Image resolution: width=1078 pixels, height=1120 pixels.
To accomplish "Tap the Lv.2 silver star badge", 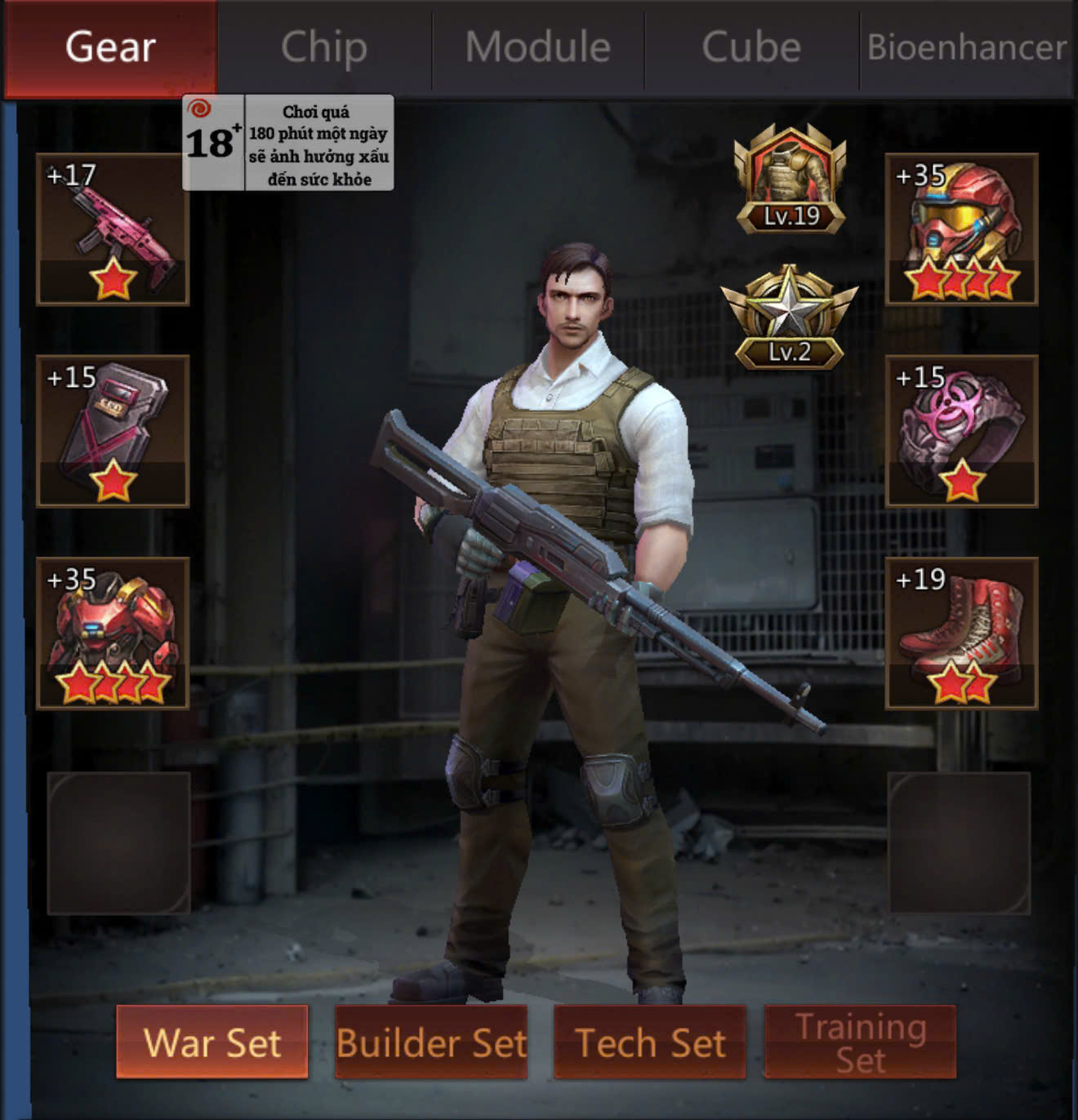I will [789, 317].
